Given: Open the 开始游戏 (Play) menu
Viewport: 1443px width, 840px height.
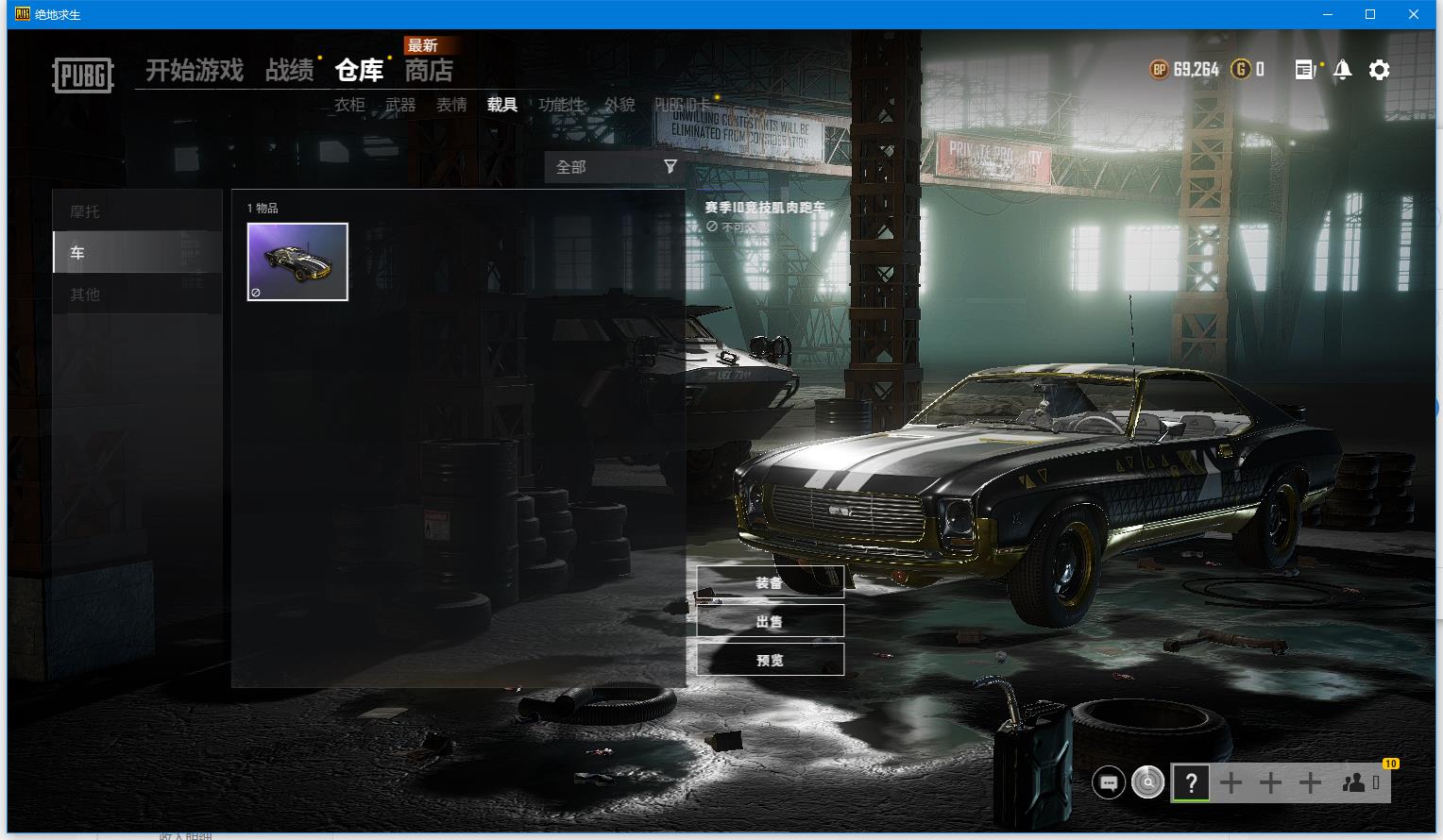Looking at the screenshot, I should point(195,71).
